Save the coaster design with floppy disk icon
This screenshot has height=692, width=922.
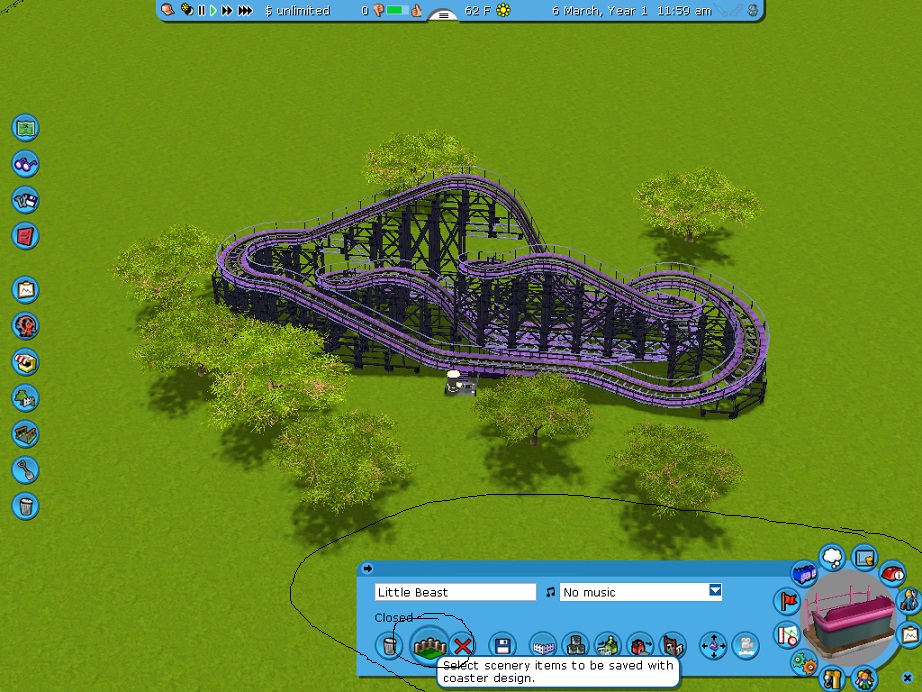[x=502, y=645]
